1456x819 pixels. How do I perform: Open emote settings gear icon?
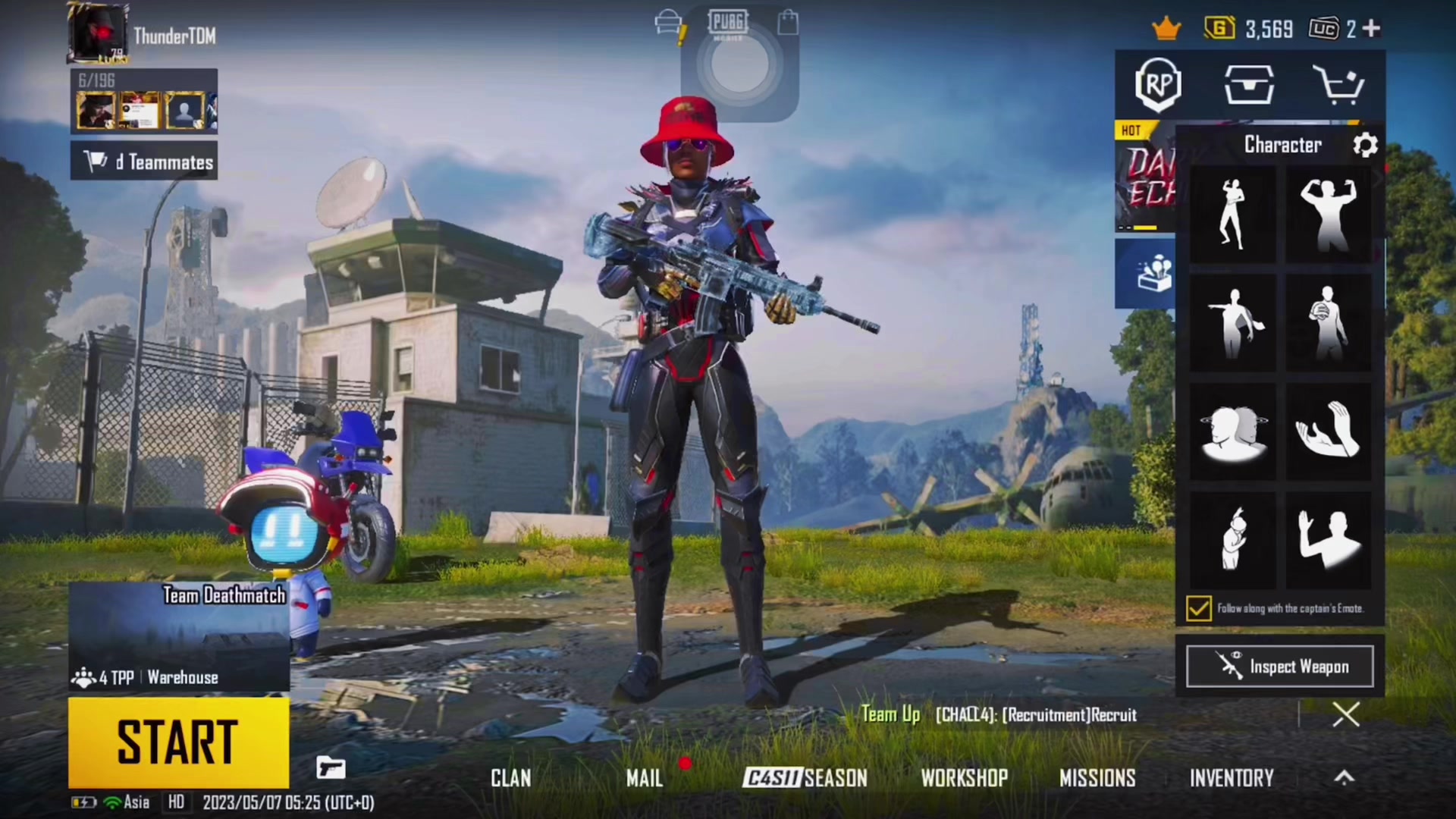(x=1365, y=145)
